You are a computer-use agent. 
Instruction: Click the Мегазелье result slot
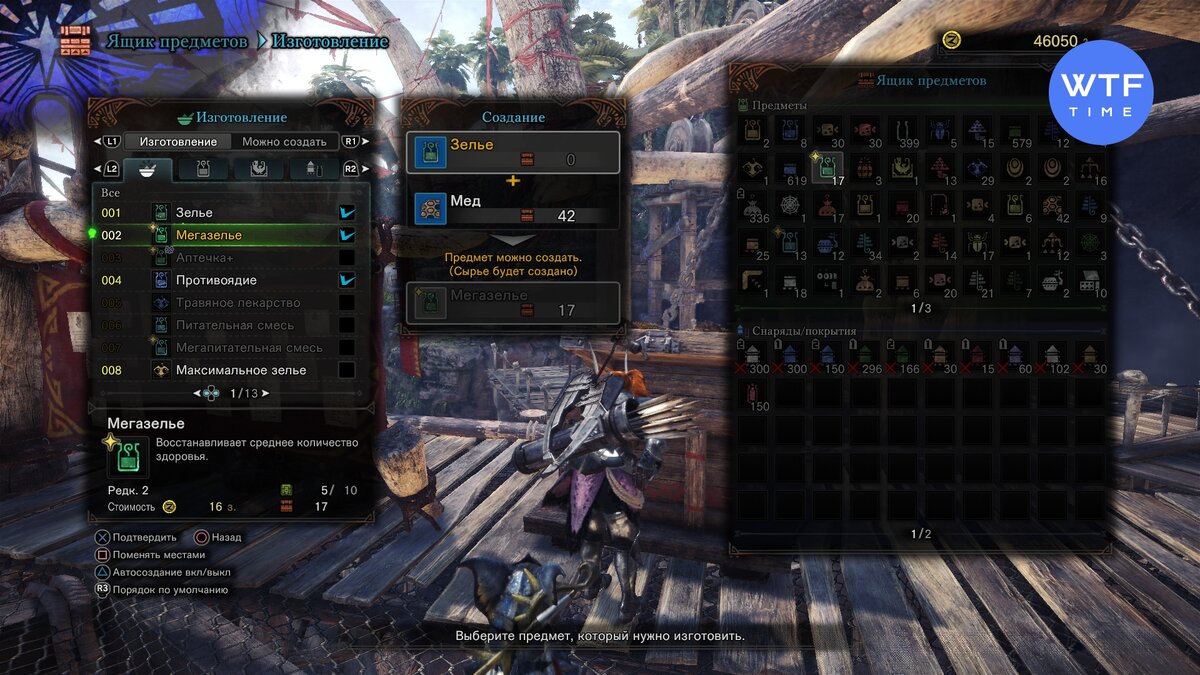click(x=512, y=302)
